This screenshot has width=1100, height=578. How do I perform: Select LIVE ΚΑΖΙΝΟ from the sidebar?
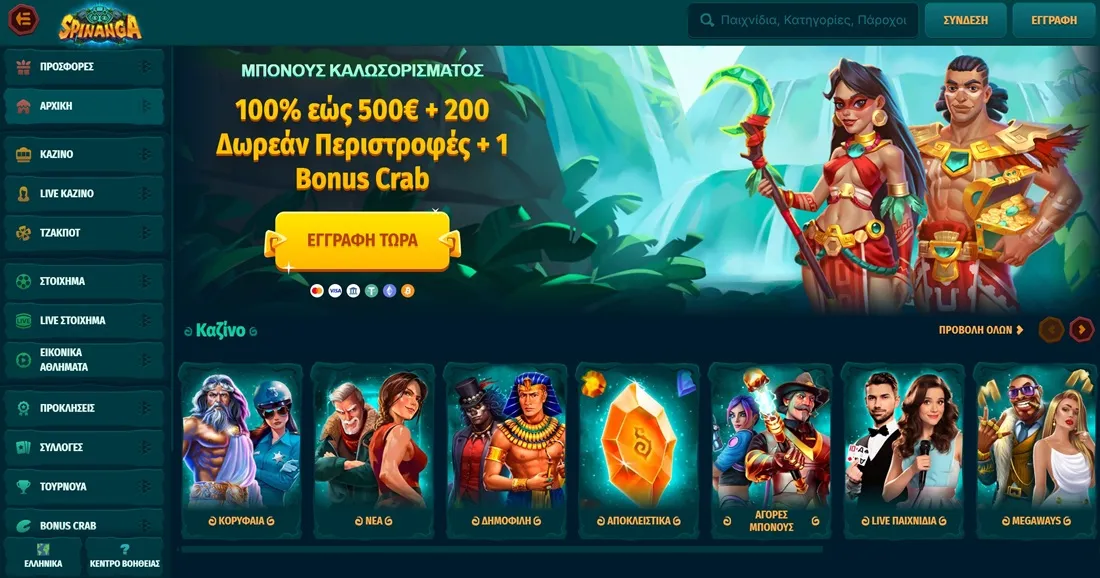(84, 194)
